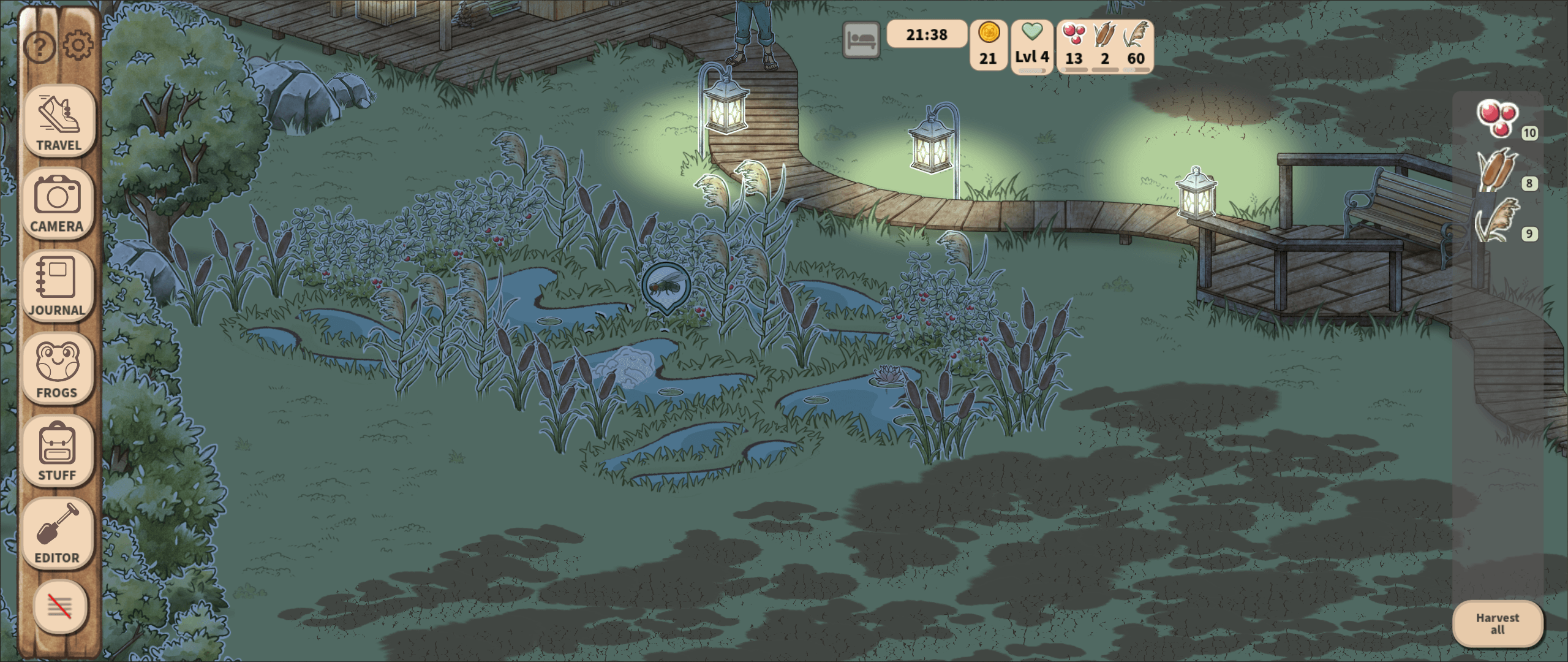
Task: Select red berries in the harvest list
Action: tap(1498, 118)
